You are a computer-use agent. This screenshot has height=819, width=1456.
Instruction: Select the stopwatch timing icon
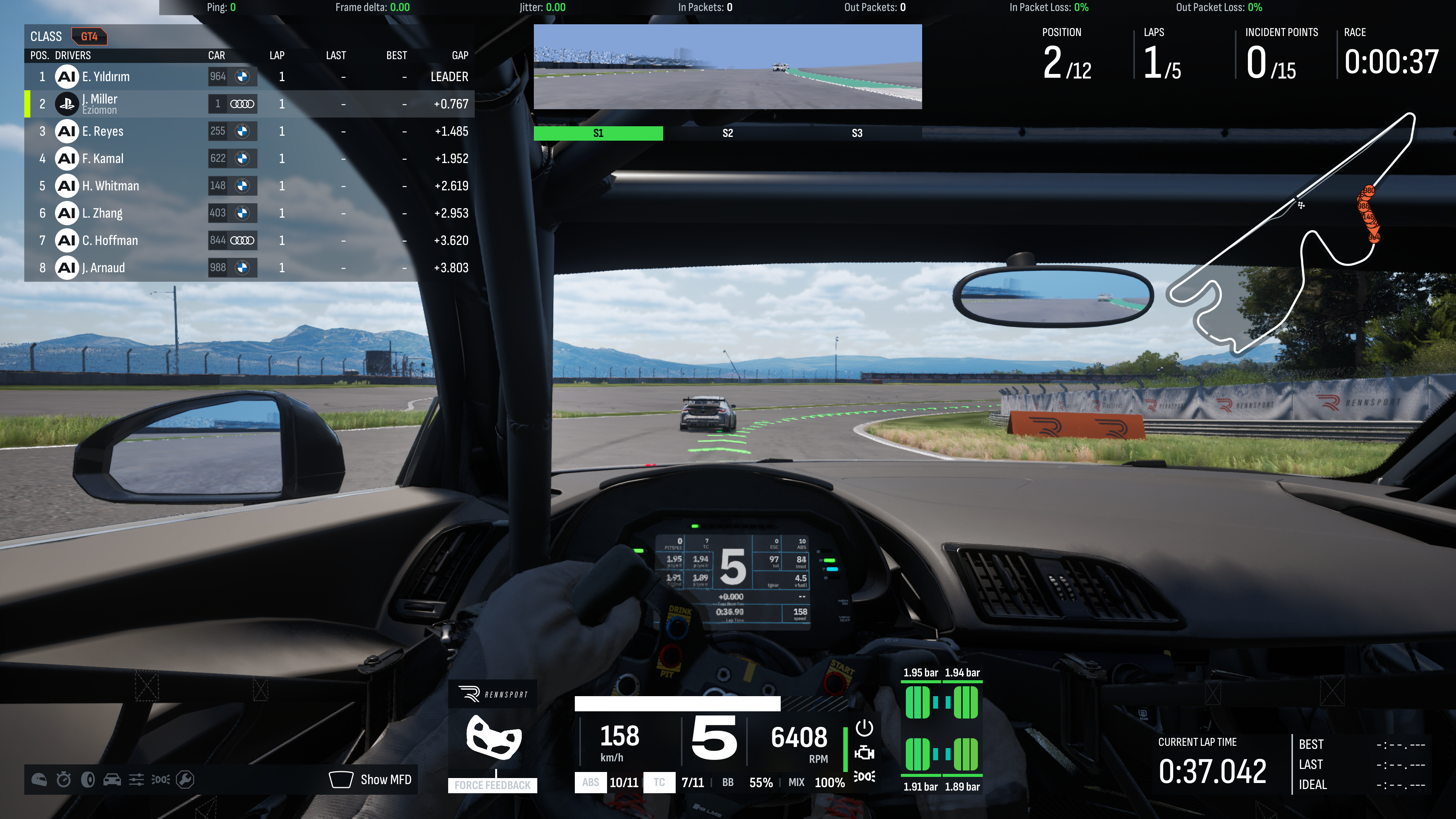click(x=63, y=780)
